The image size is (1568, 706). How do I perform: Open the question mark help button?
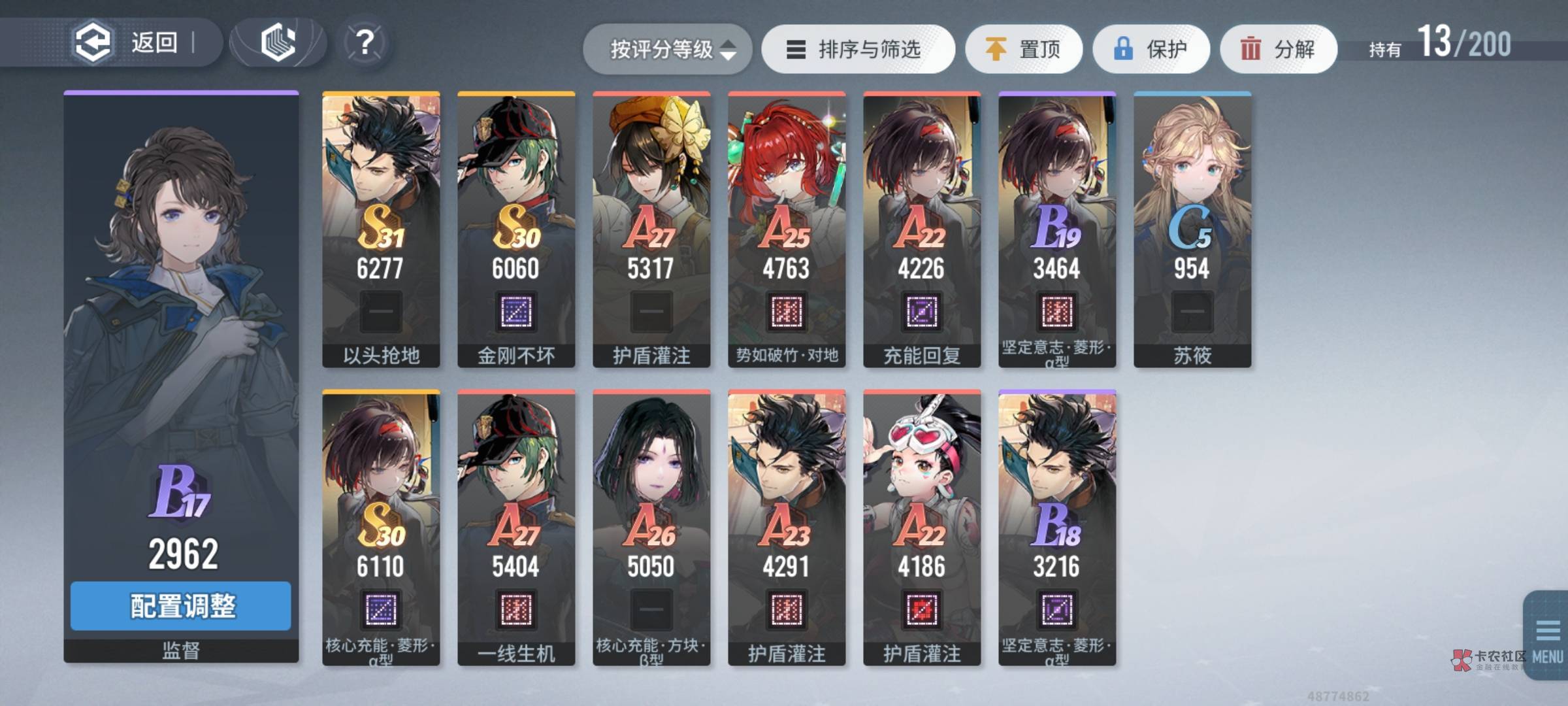click(x=365, y=43)
